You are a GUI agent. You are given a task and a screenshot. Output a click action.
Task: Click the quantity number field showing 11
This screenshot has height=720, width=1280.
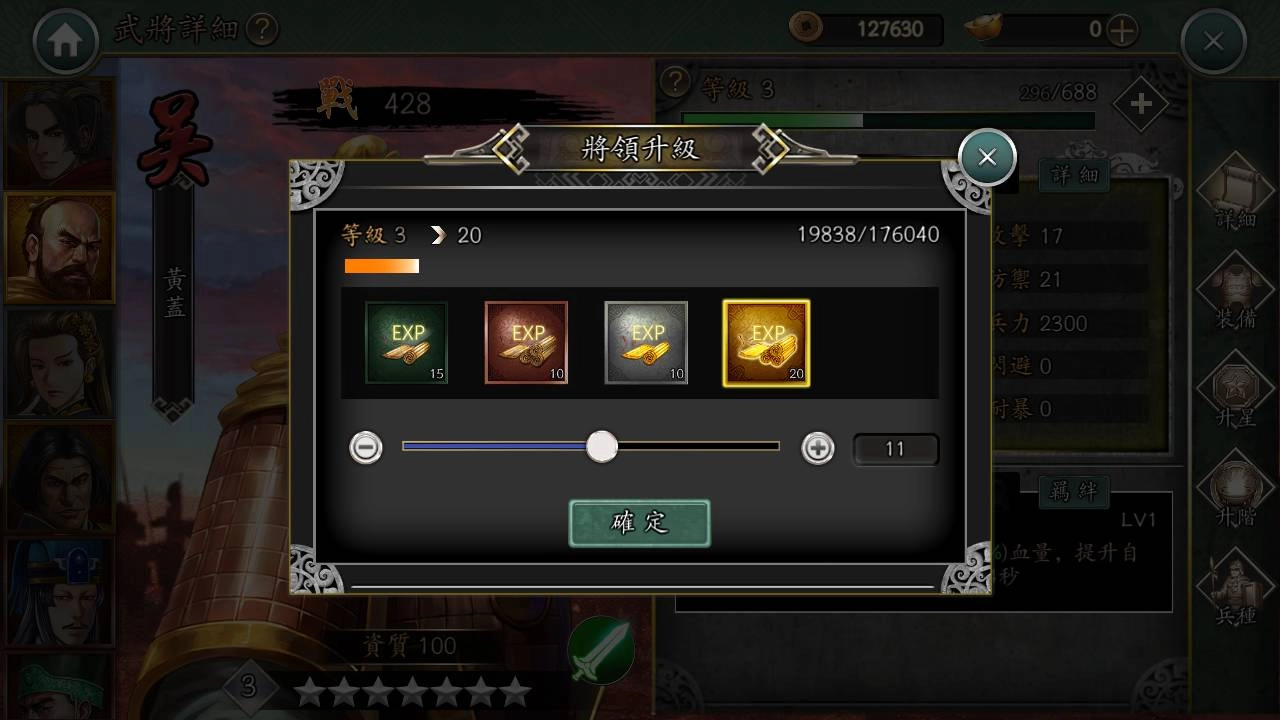(895, 449)
